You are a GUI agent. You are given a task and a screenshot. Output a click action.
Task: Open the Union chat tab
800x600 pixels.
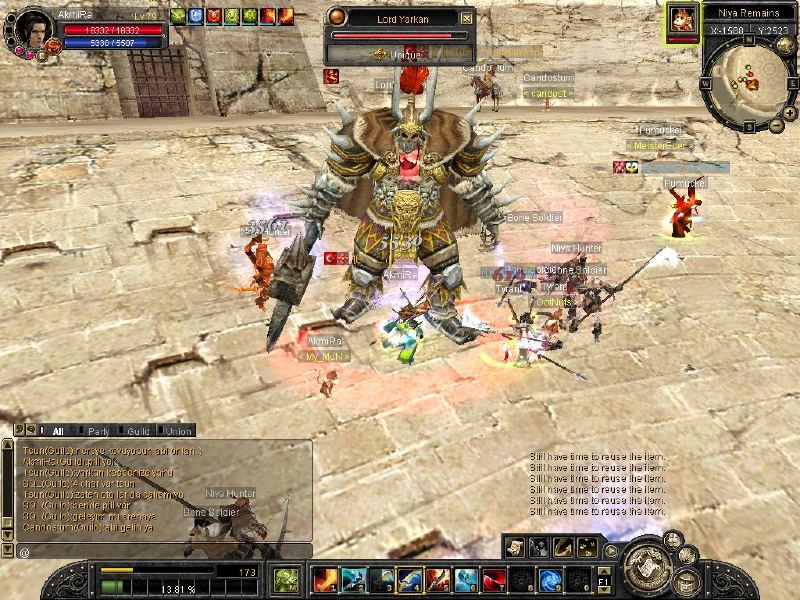click(x=177, y=431)
